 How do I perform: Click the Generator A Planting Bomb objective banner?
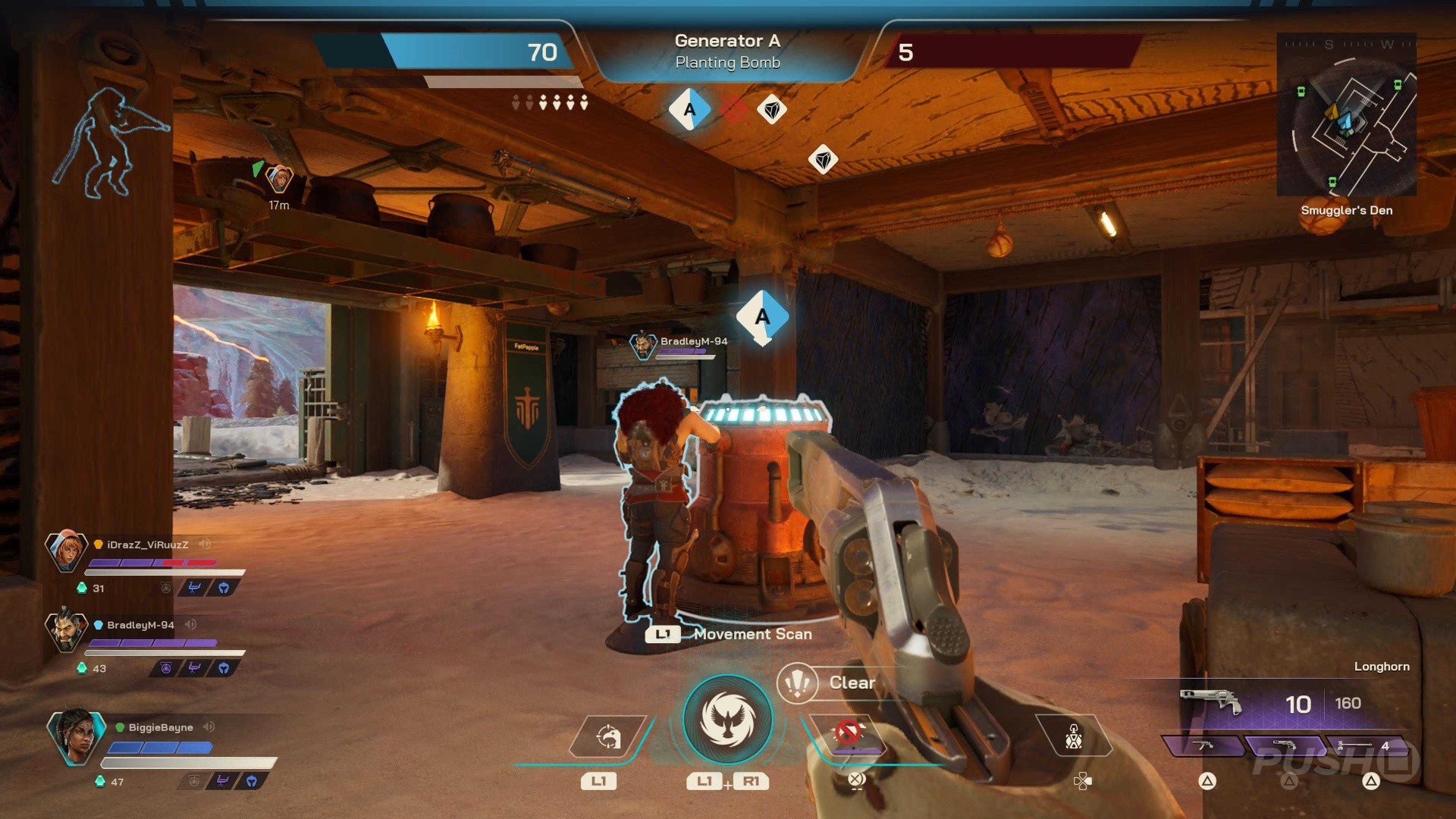pos(727,52)
